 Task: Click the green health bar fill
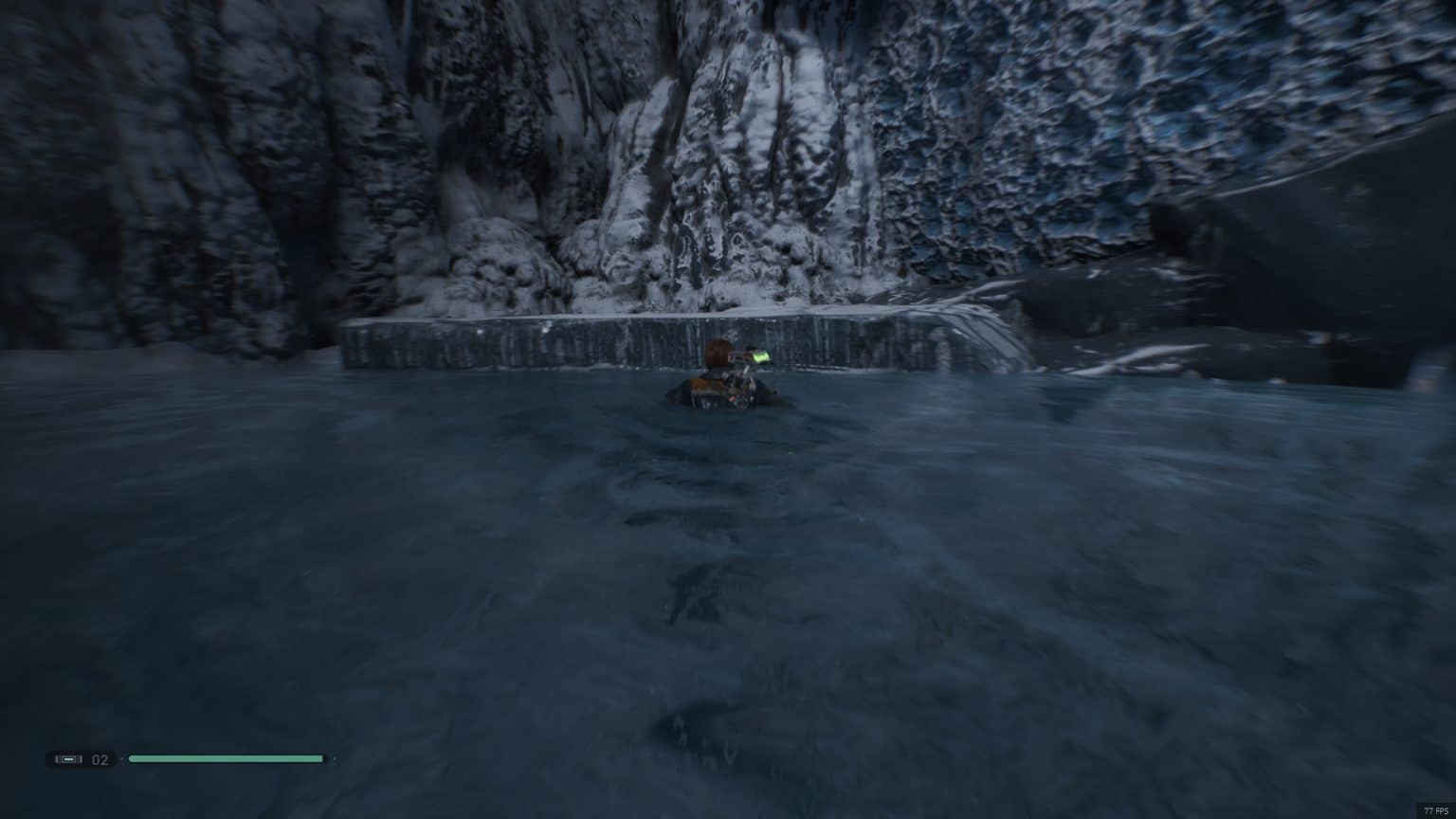(226, 759)
